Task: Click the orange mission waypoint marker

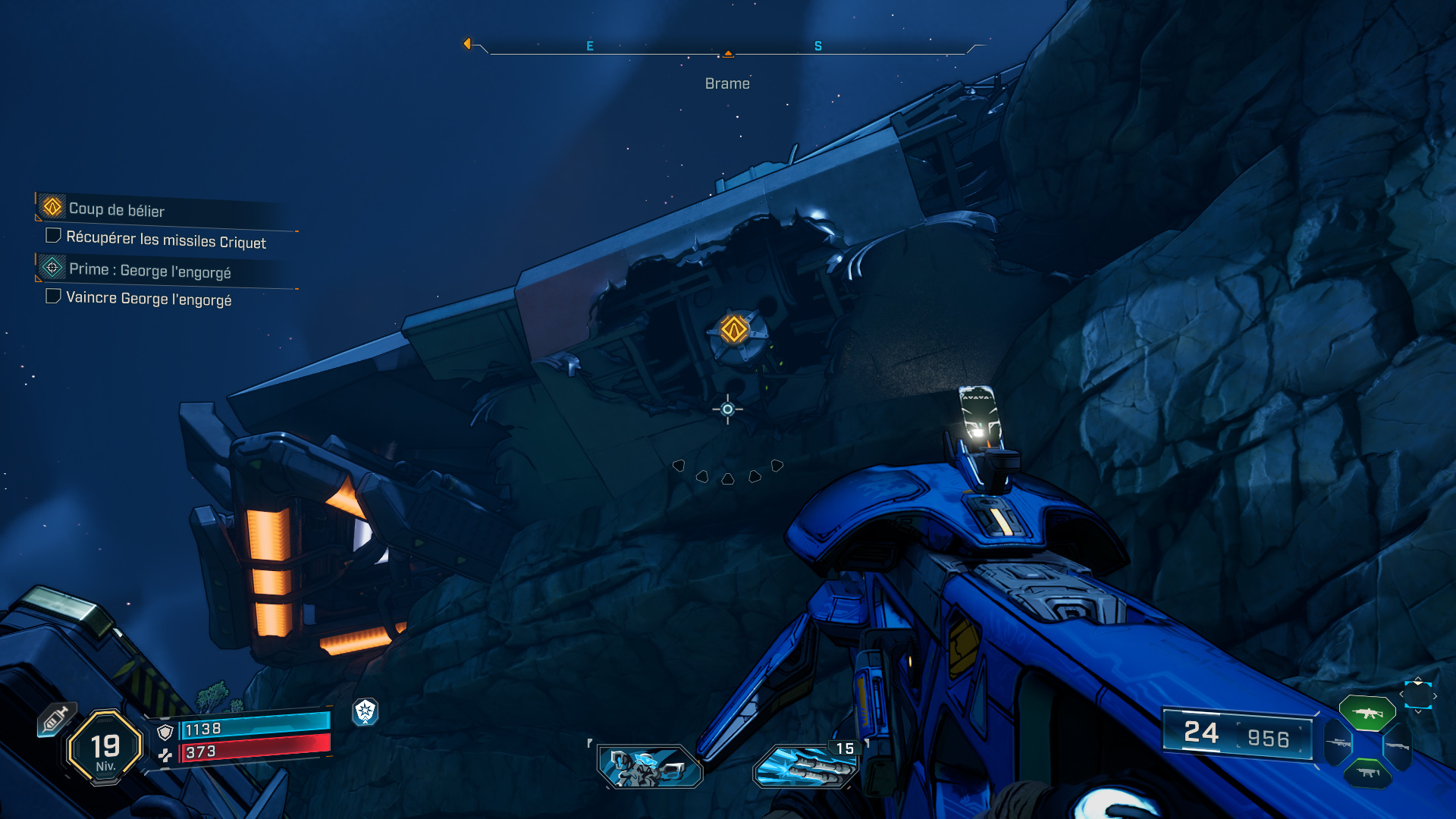Action: pos(734,330)
